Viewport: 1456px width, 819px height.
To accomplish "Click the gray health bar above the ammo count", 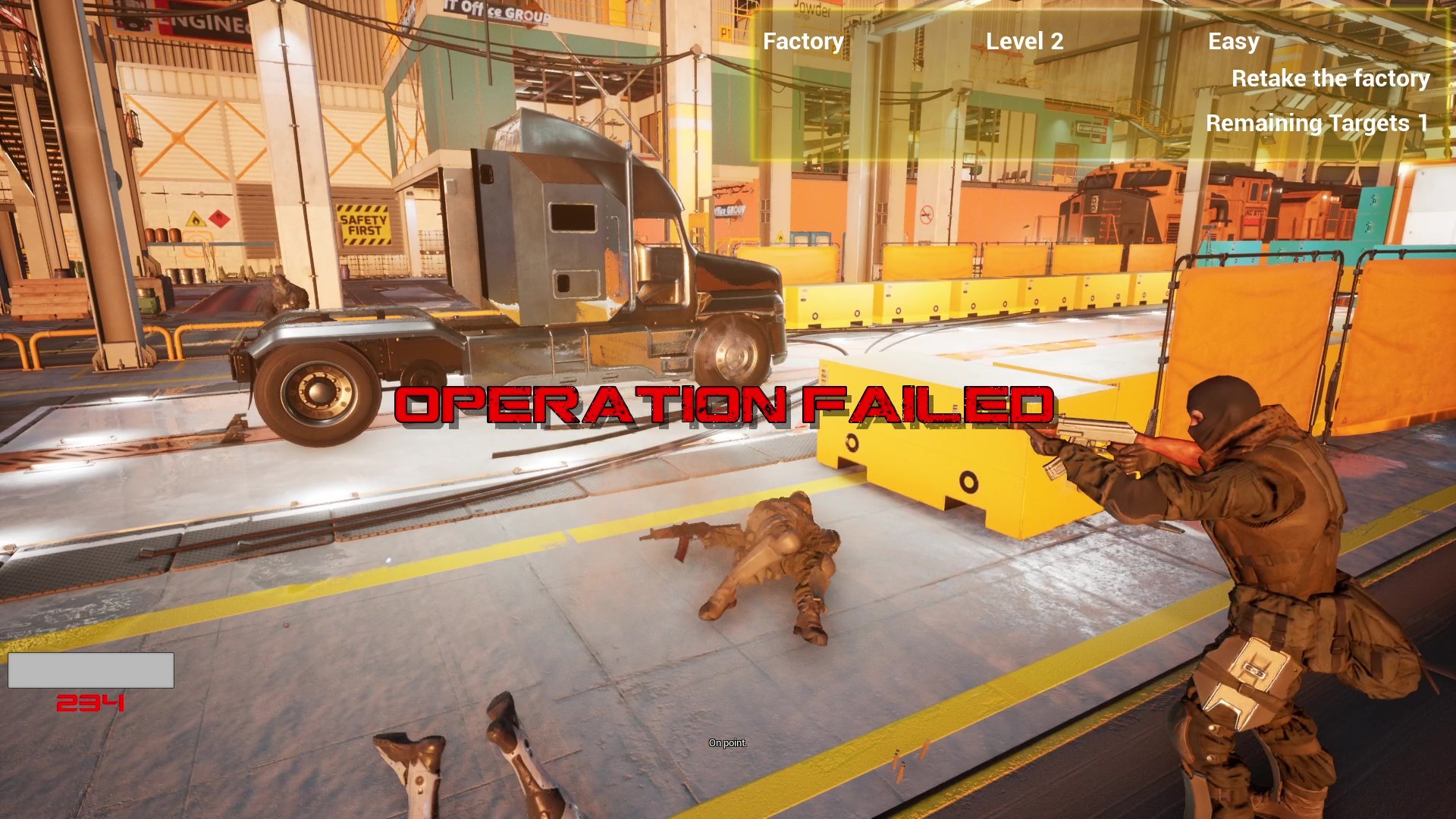I will coord(90,670).
